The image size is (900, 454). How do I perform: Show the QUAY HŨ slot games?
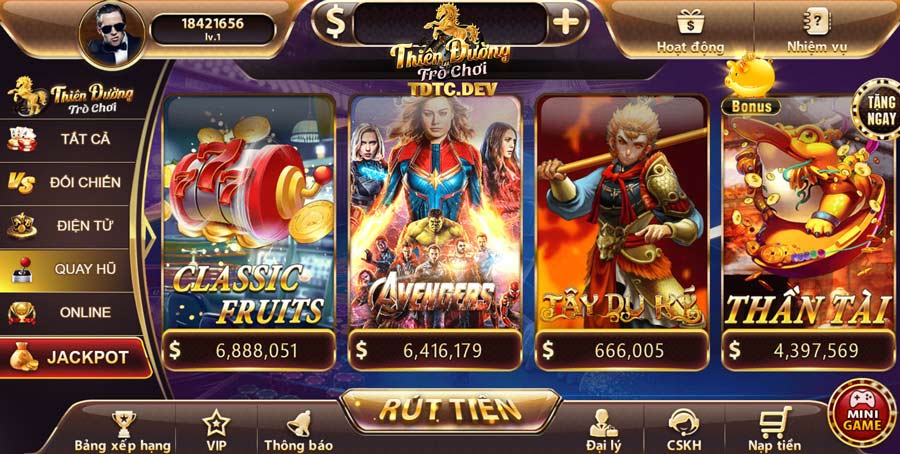tap(70, 270)
